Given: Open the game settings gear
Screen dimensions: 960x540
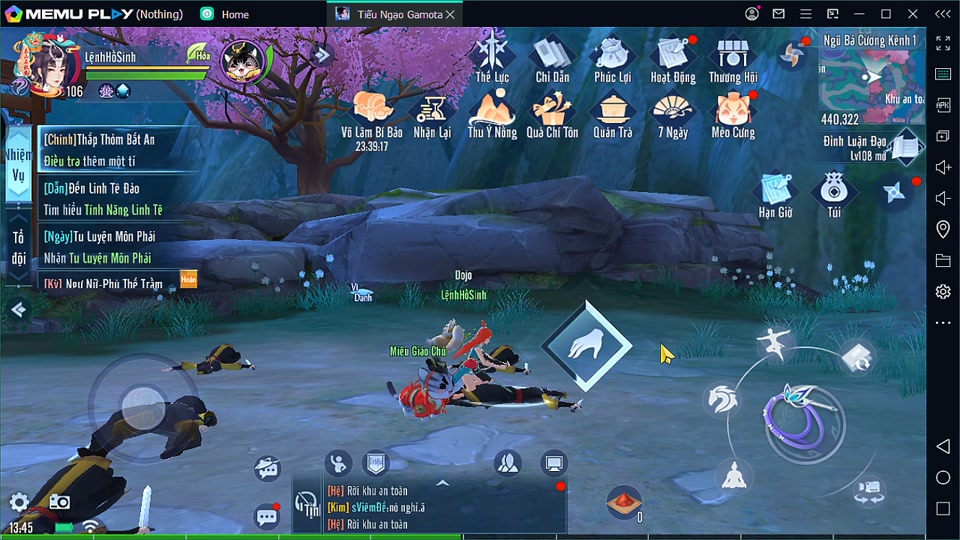Looking at the screenshot, I should 19,502.
